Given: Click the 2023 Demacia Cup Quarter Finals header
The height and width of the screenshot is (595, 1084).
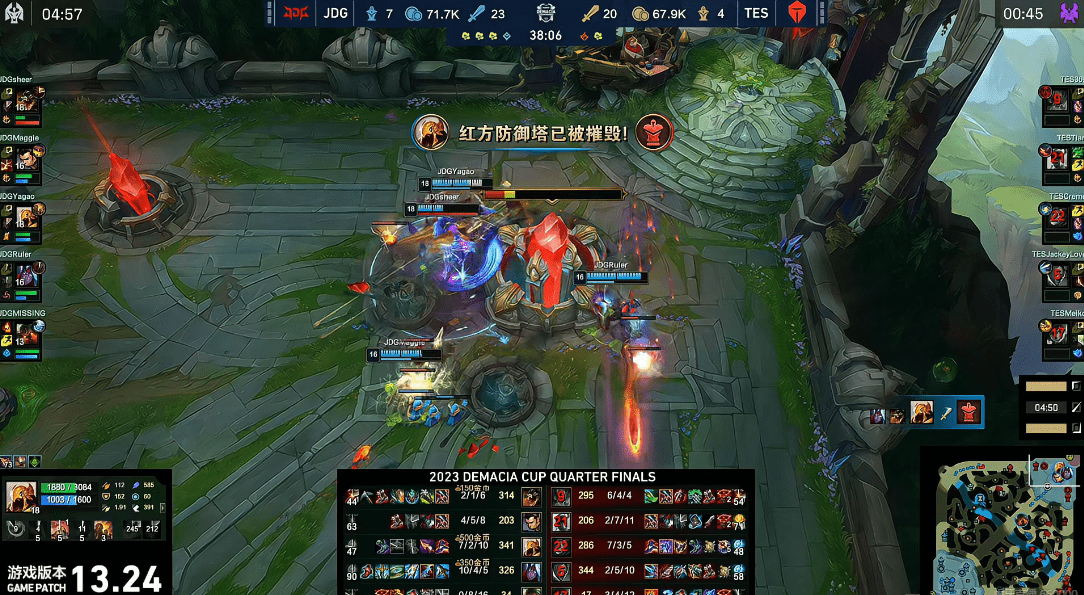Looking at the screenshot, I should [543, 477].
